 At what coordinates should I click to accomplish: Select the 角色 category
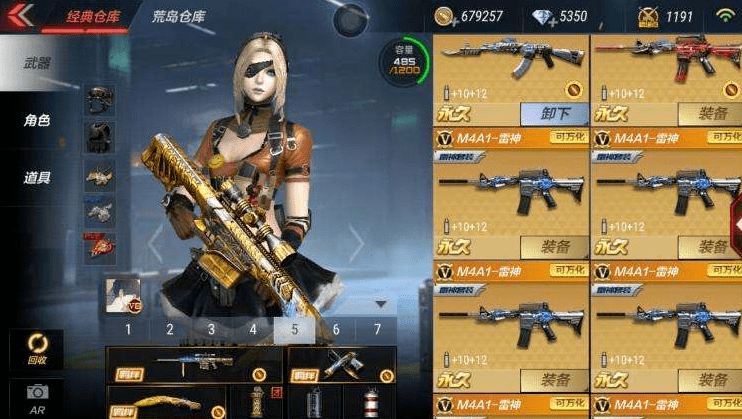(x=38, y=120)
